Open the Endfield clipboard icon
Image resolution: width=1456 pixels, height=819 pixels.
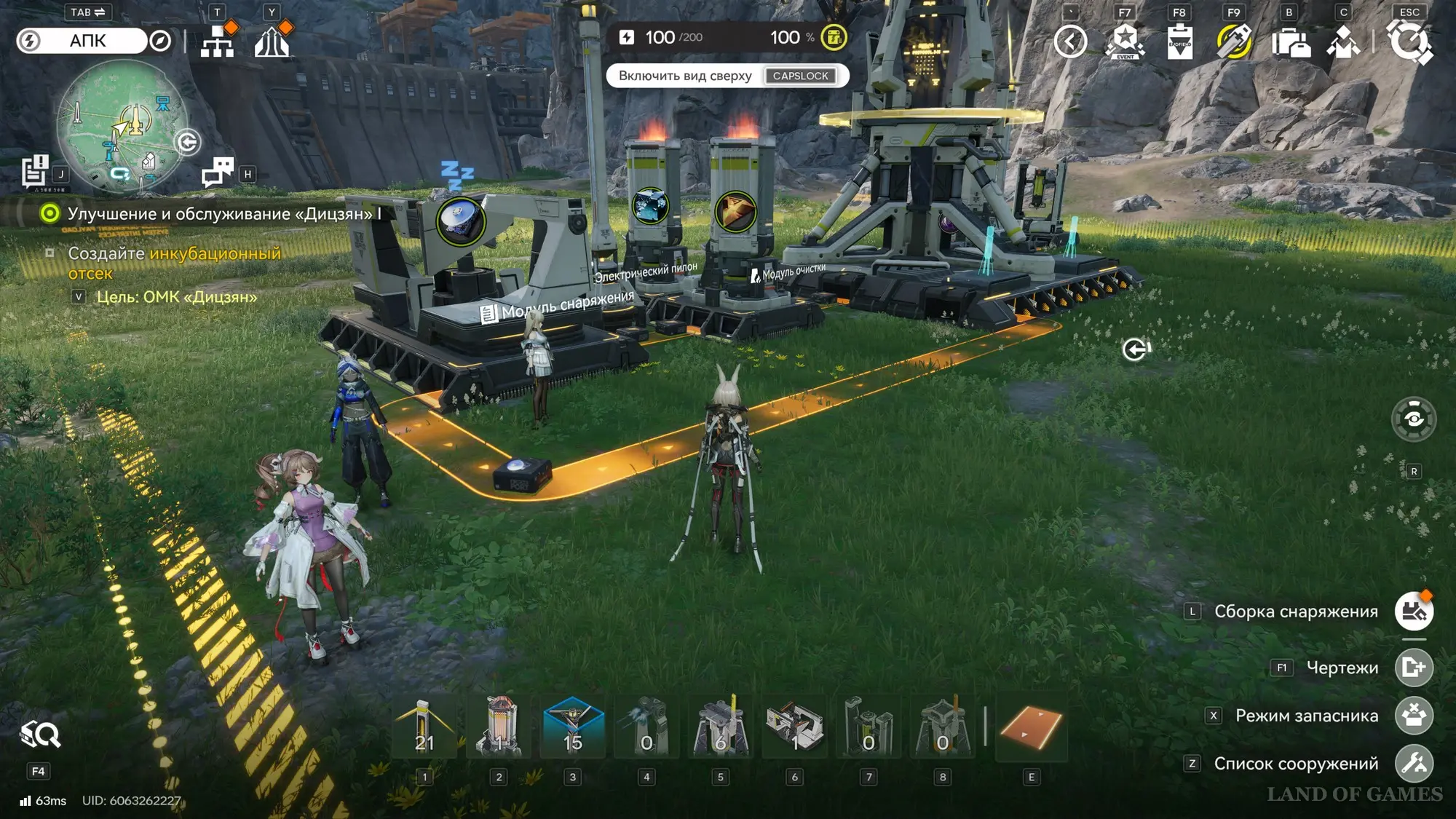tap(1179, 41)
